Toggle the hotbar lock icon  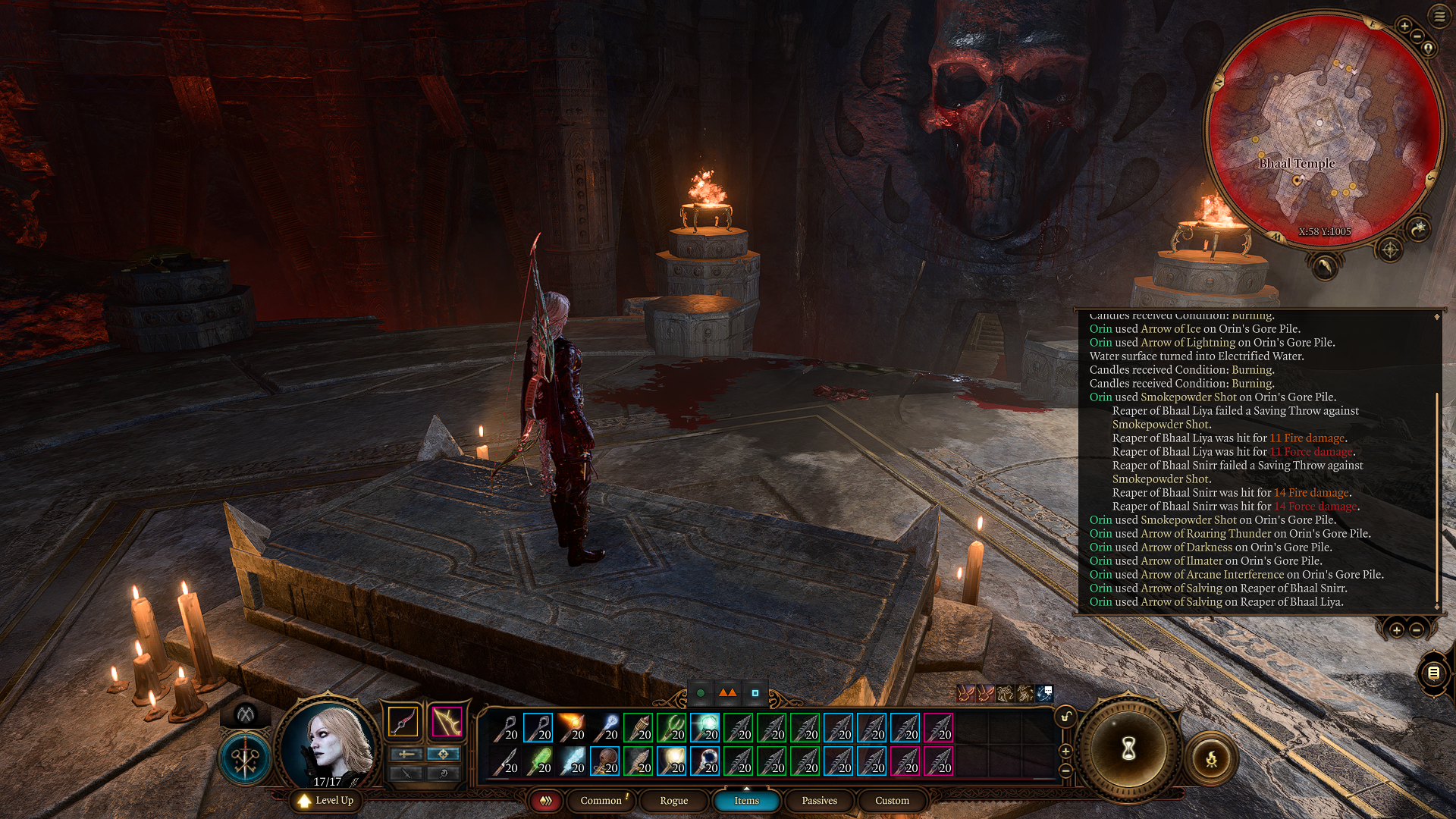click(x=1065, y=717)
